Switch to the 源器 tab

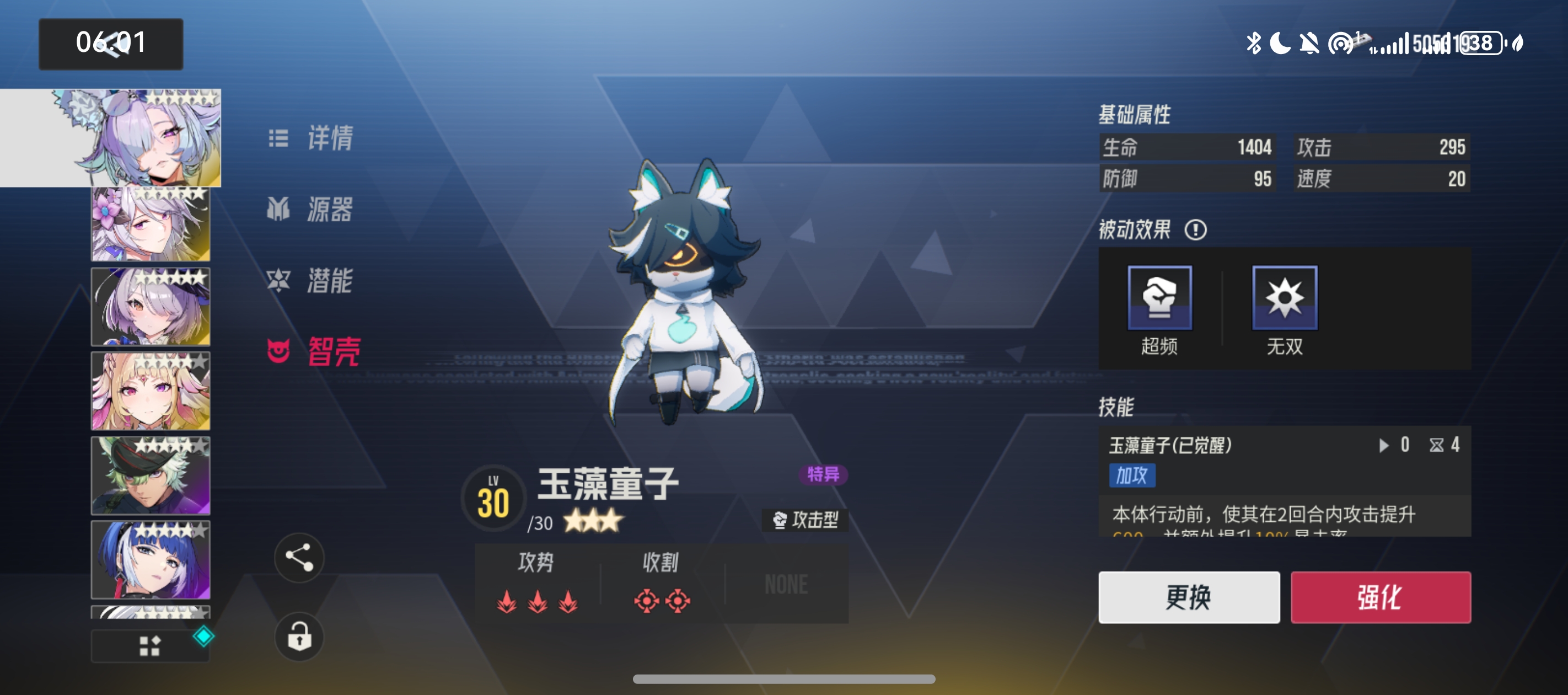pos(311,210)
